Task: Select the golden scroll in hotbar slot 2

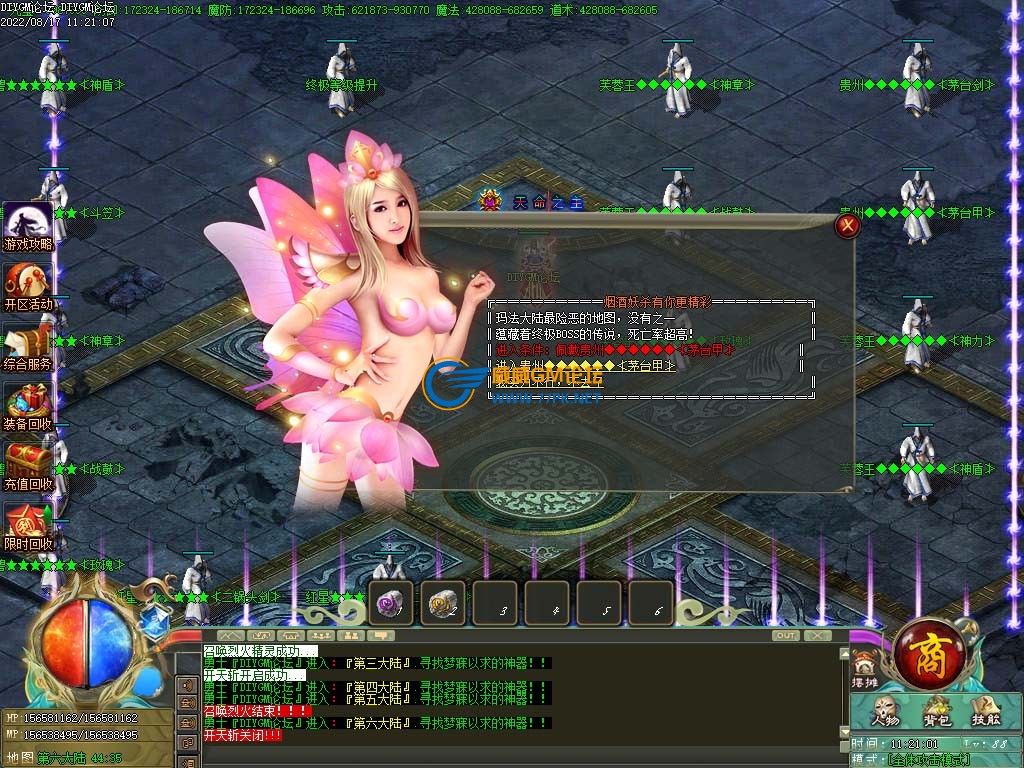Action: (x=442, y=603)
